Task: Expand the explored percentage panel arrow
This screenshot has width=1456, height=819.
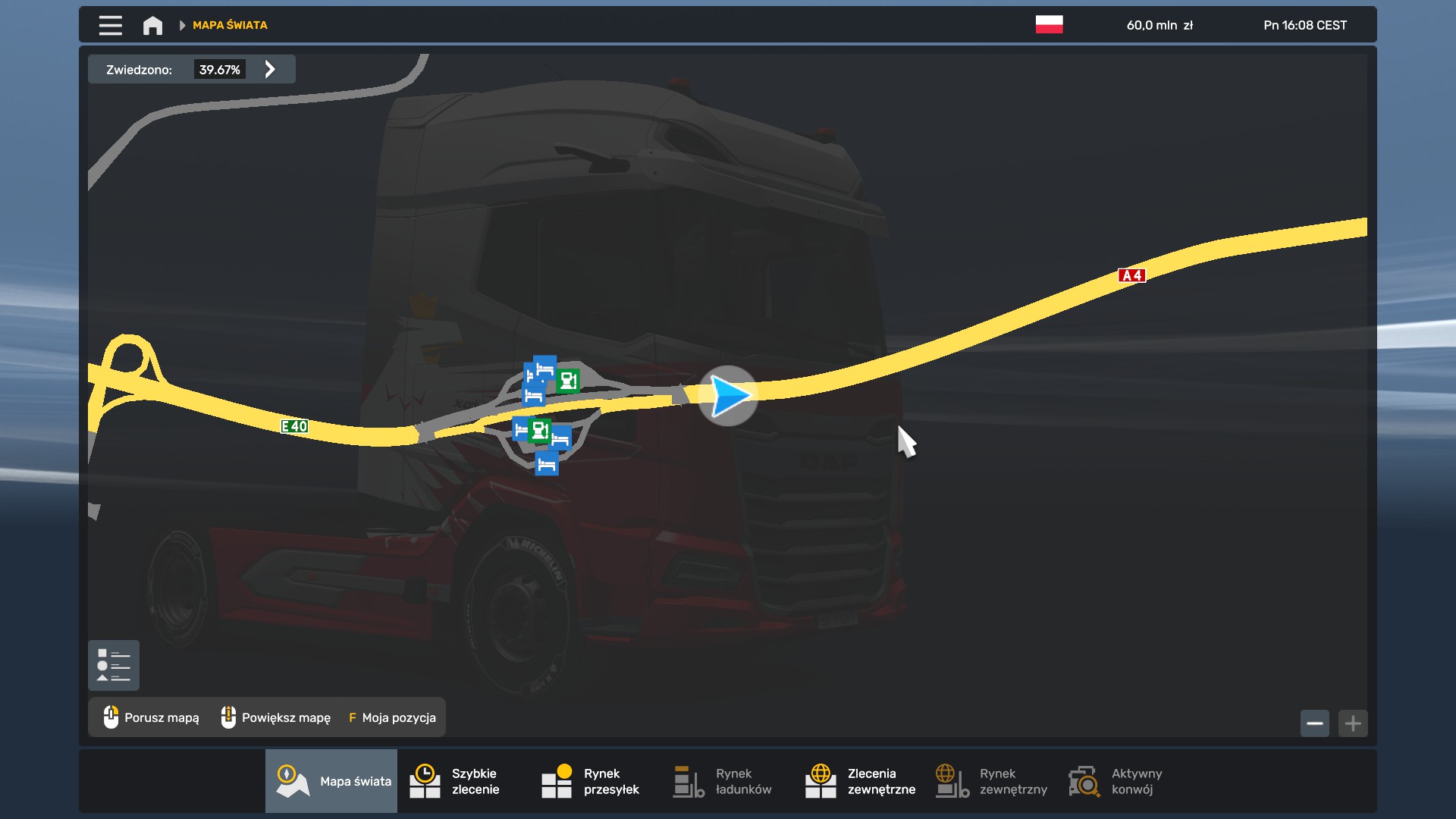Action: coord(270,70)
